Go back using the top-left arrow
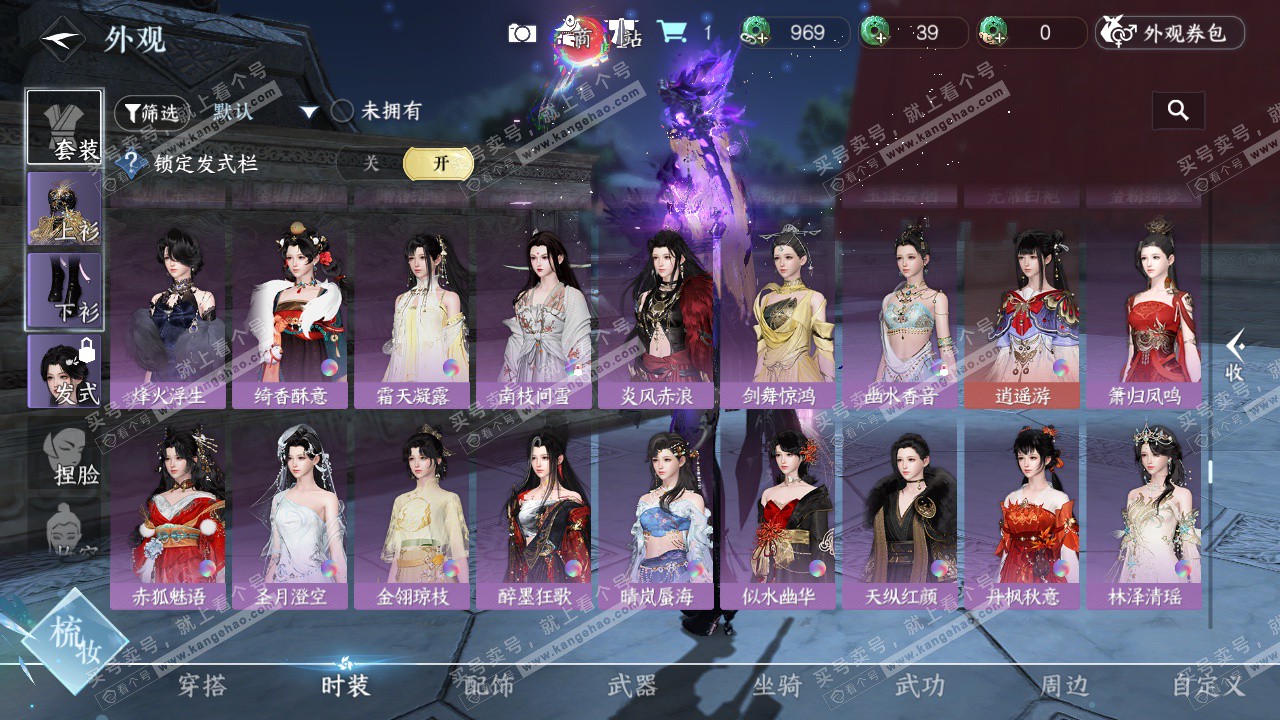1280x720 pixels. point(62,39)
